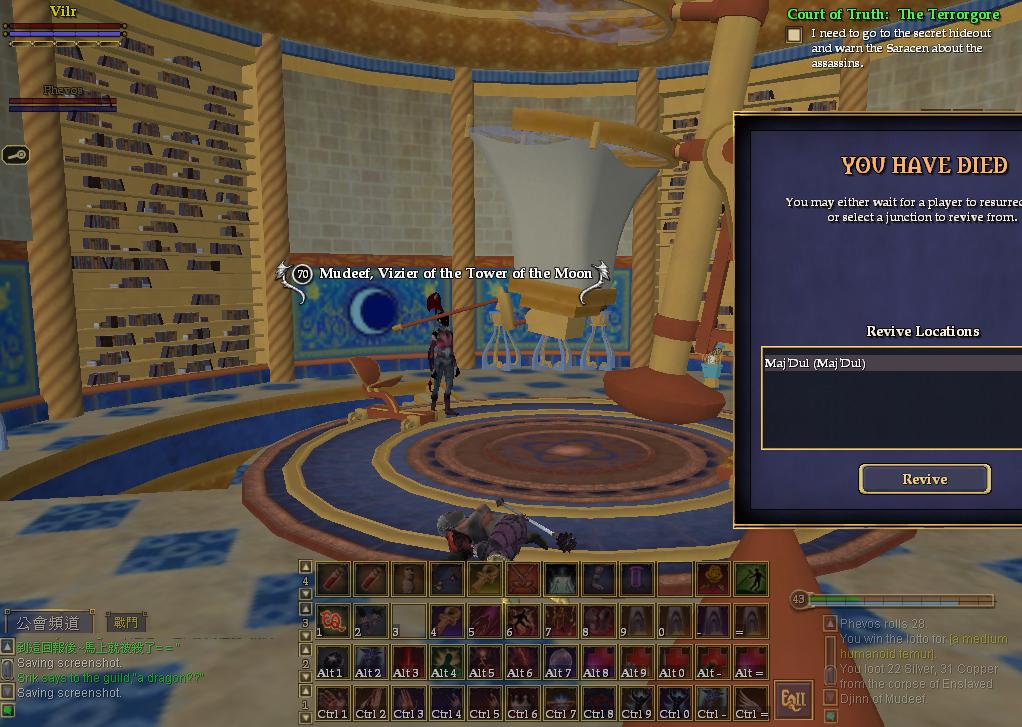Switch to the 戰鬥 chat tab

pos(126,622)
